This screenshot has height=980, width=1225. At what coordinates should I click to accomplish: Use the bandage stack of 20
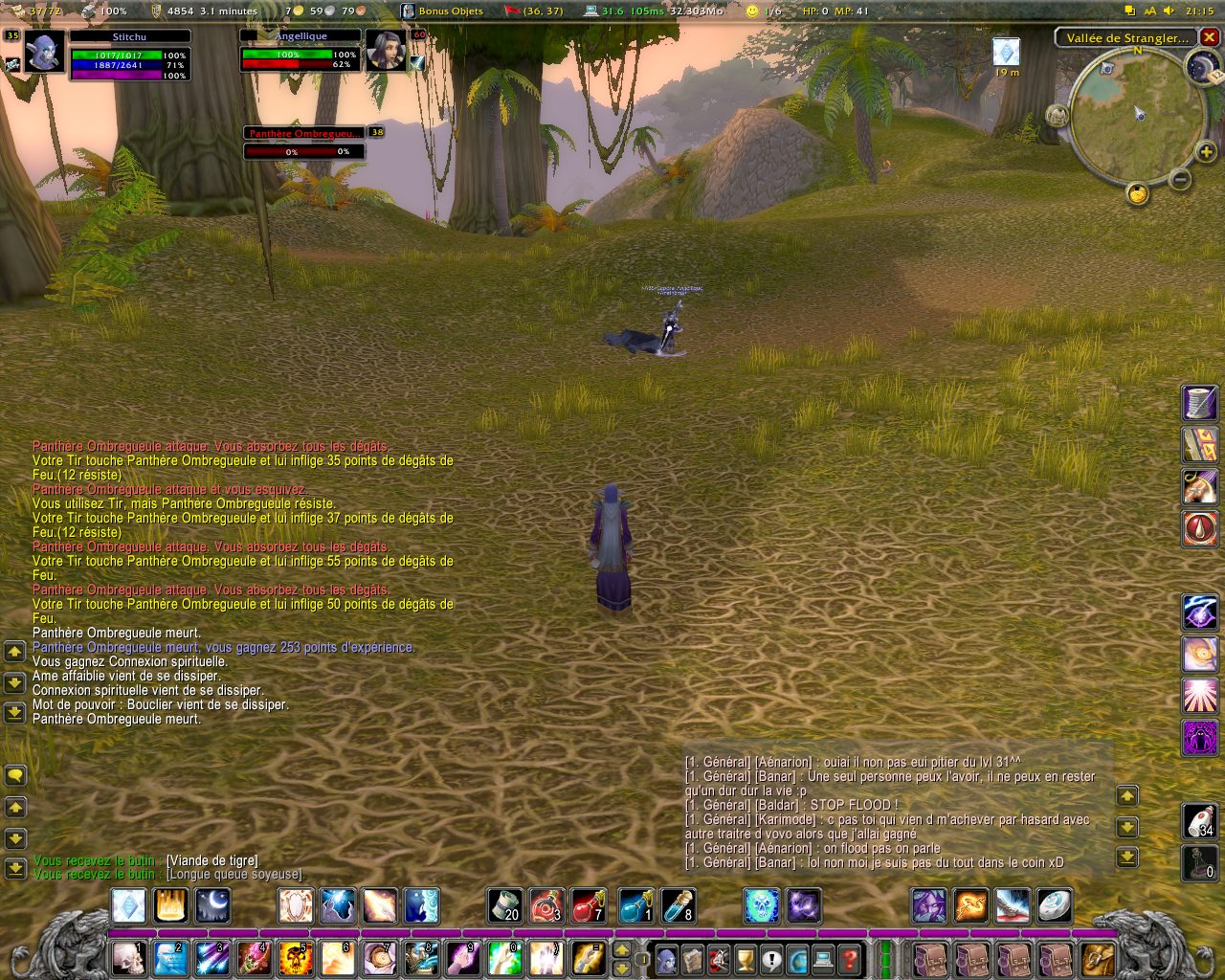tap(505, 905)
